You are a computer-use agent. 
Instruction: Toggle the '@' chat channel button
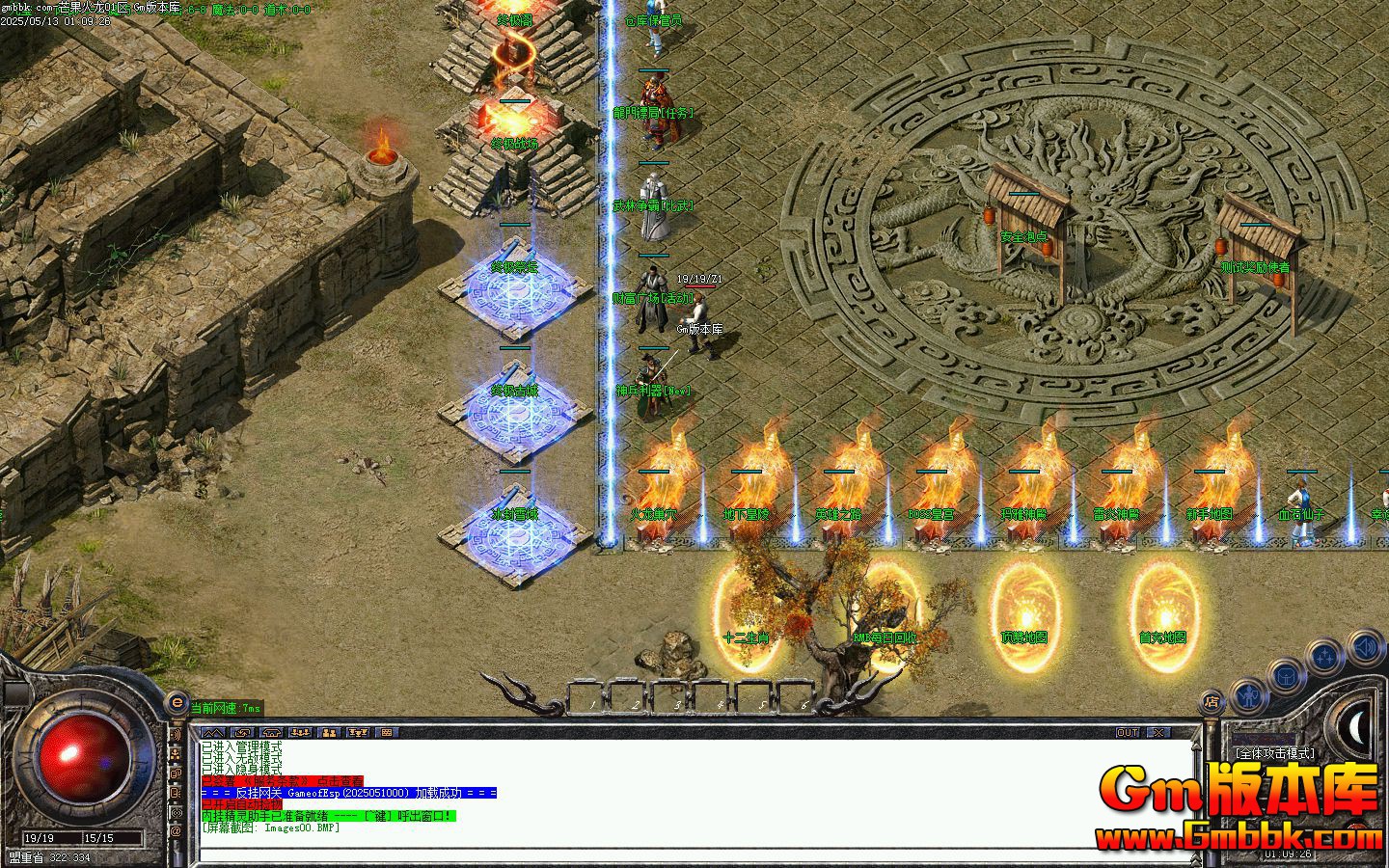point(177,831)
